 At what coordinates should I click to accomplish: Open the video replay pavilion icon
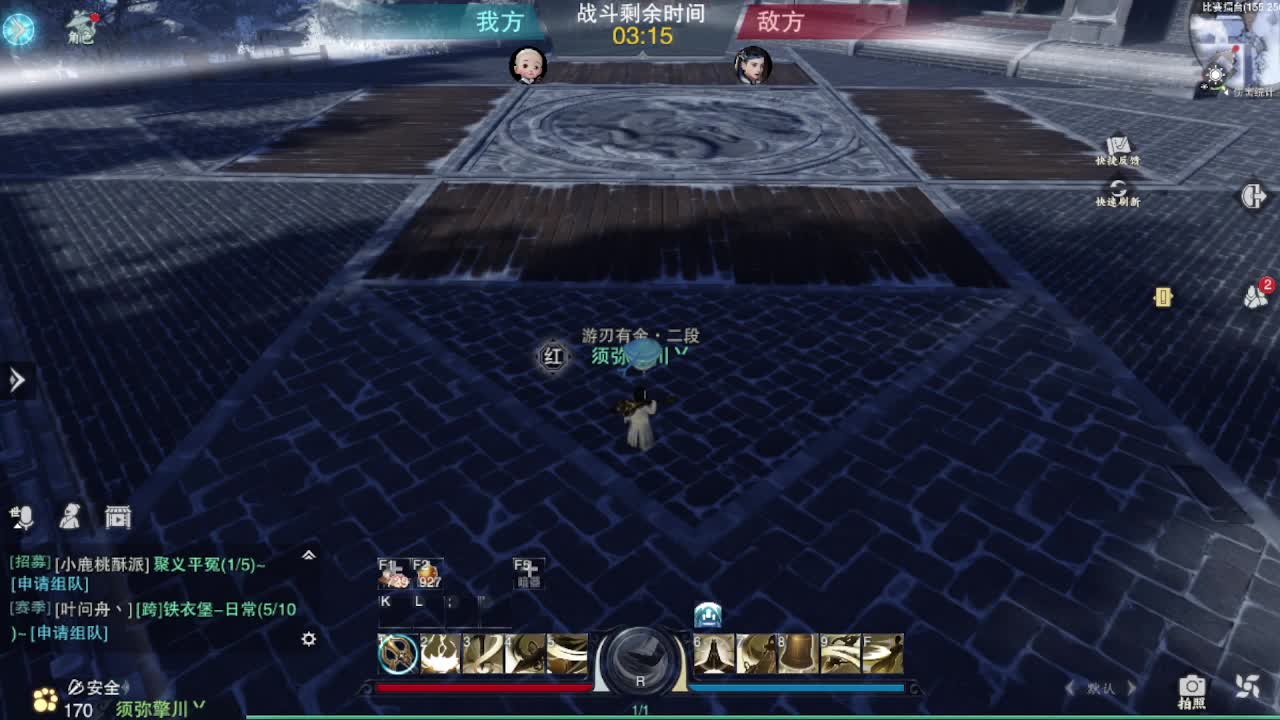(117, 516)
